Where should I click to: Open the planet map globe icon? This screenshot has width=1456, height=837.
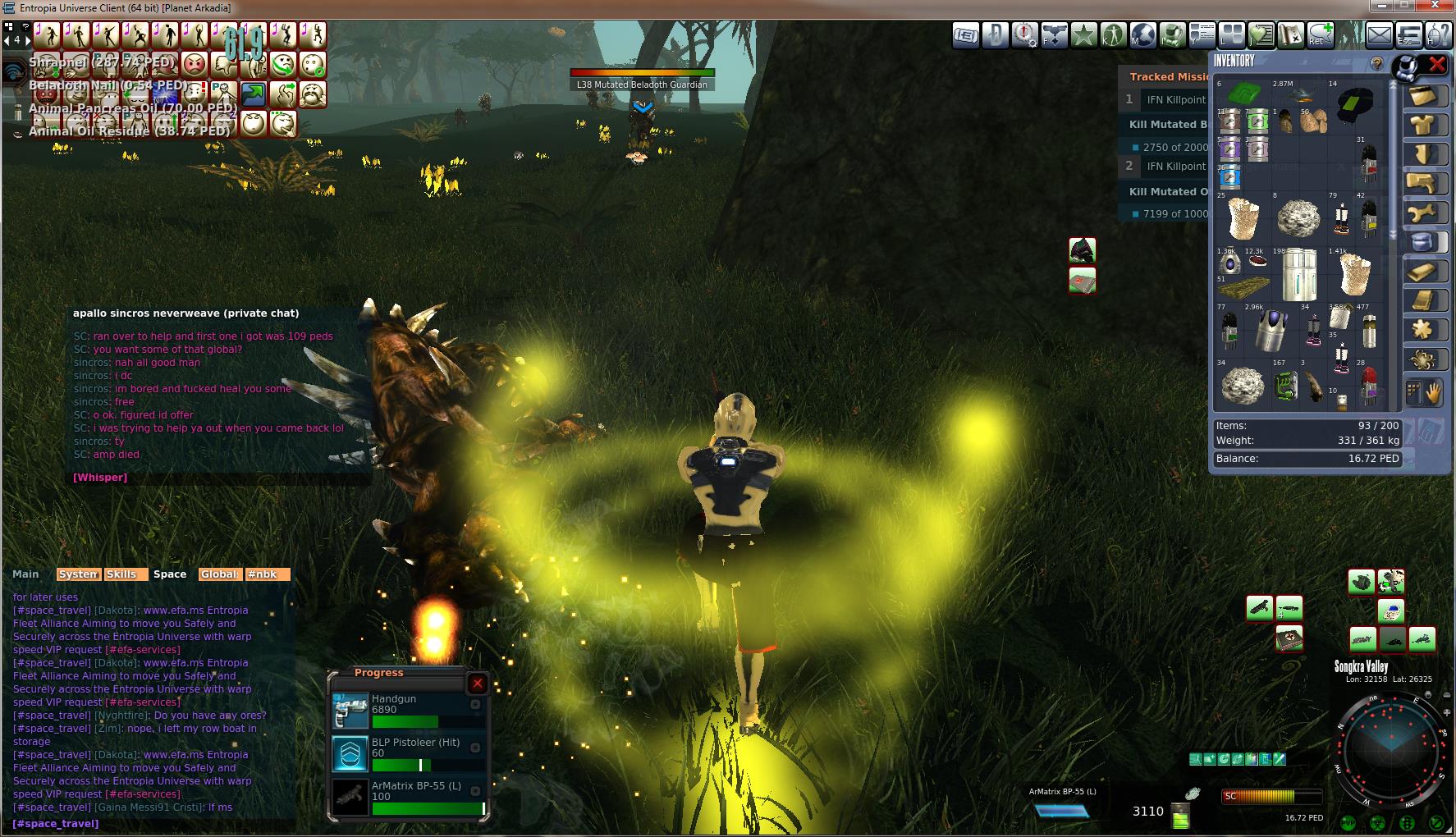[1142, 35]
